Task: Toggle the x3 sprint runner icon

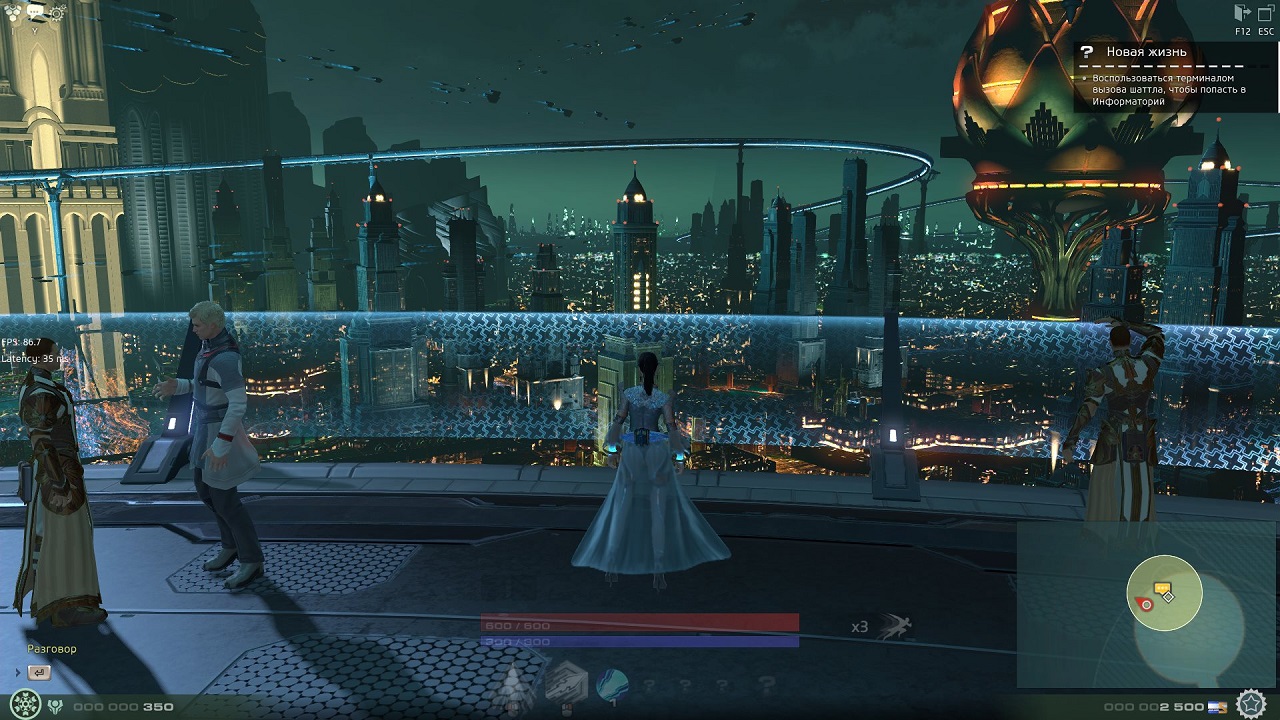Action: click(895, 627)
